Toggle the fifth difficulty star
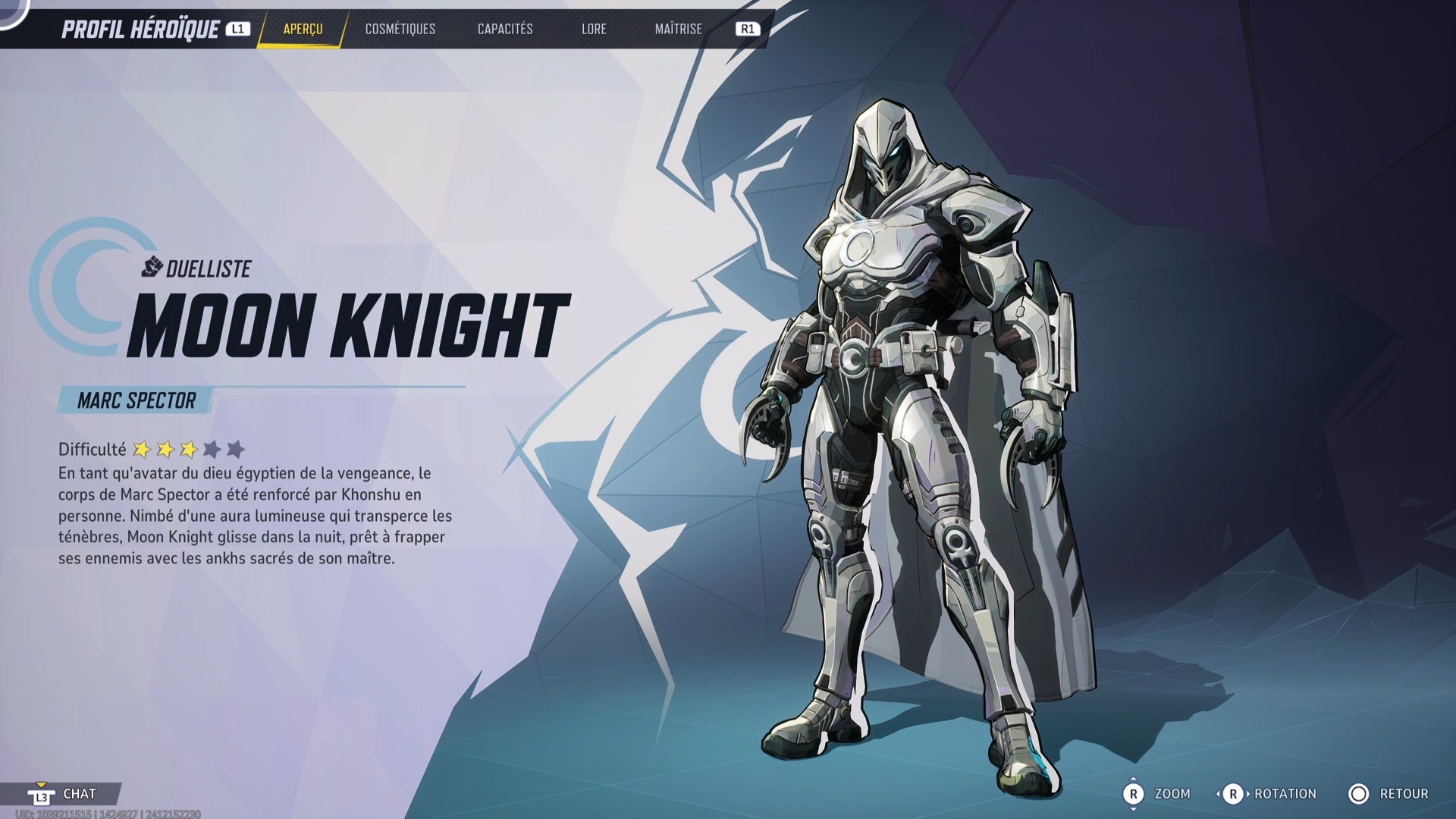This screenshot has height=819, width=1456. (236, 449)
